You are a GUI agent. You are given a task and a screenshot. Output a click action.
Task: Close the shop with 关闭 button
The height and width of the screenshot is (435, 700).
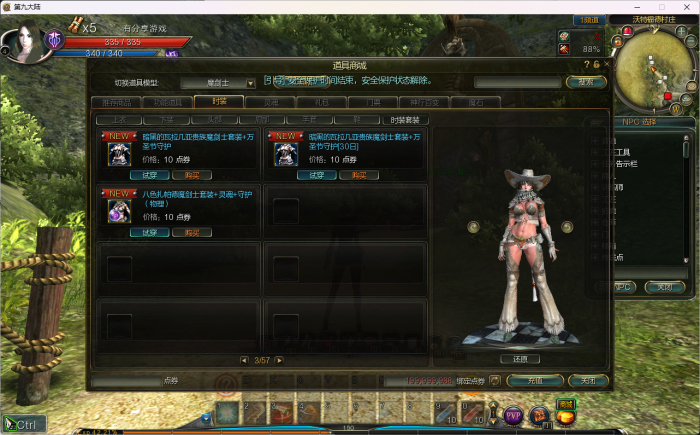tap(587, 381)
